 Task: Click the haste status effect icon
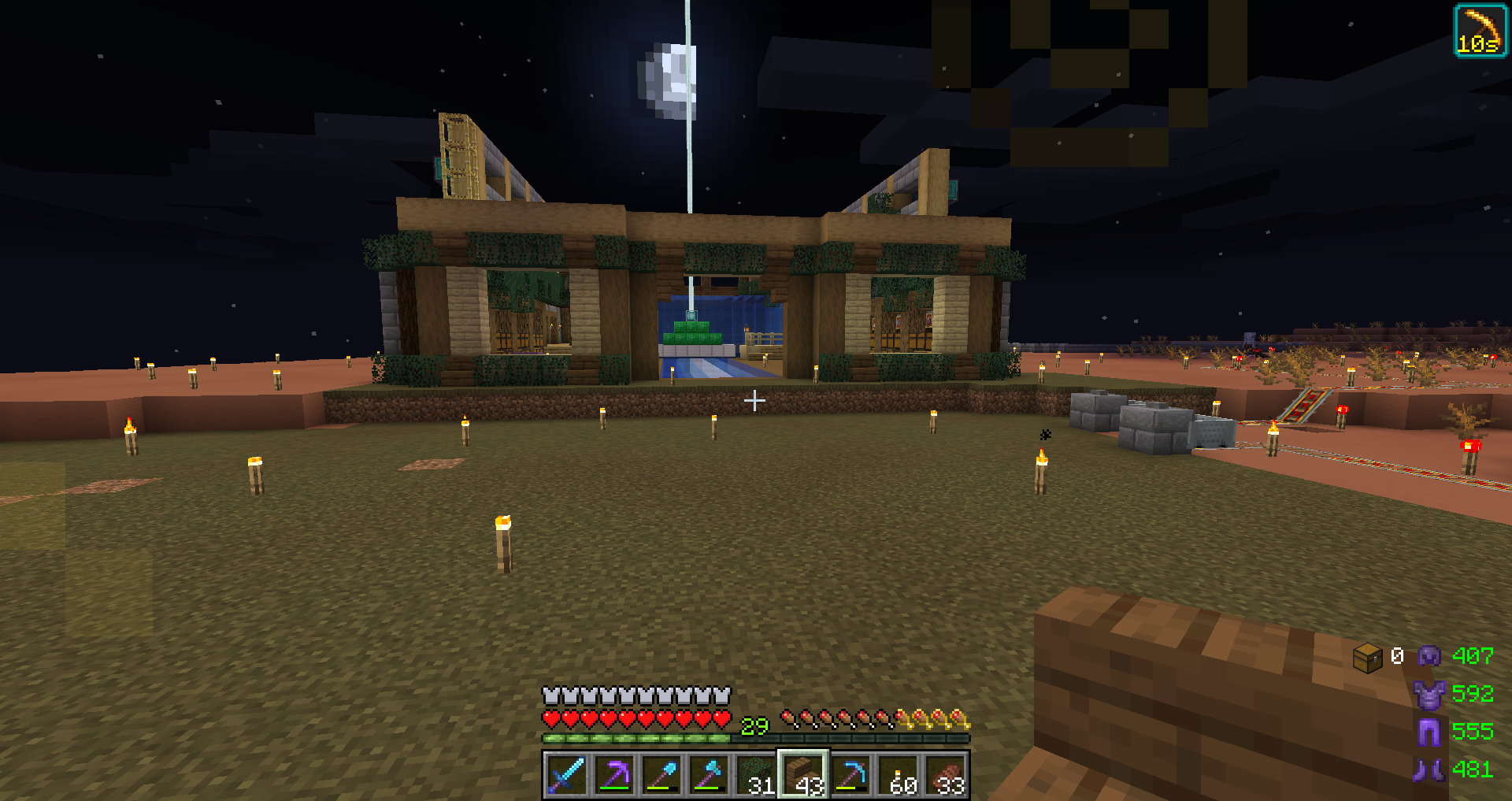[1479, 31]
